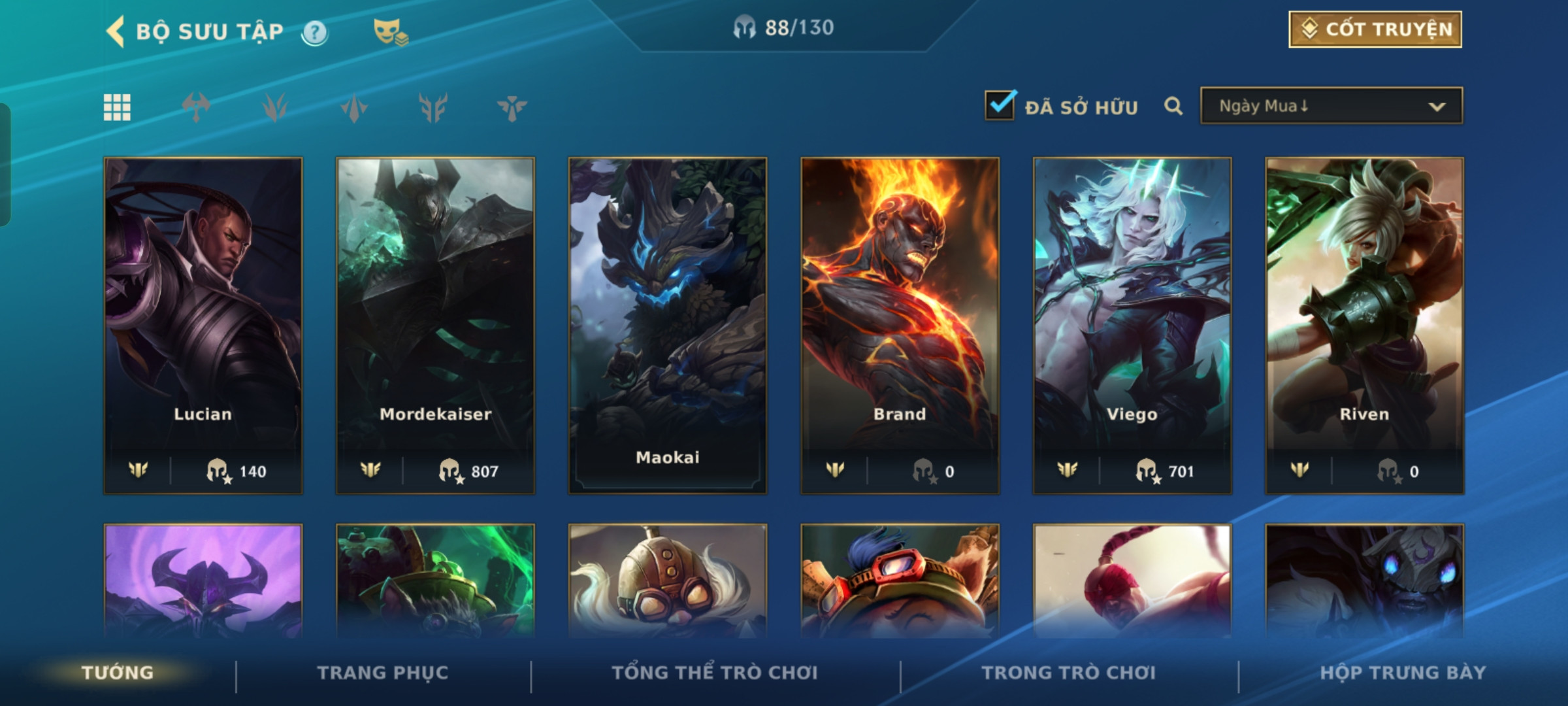Go back from Bộ Sưu Tập
The width and height of the screenshot is (1568, 706).
pos(116,31)
